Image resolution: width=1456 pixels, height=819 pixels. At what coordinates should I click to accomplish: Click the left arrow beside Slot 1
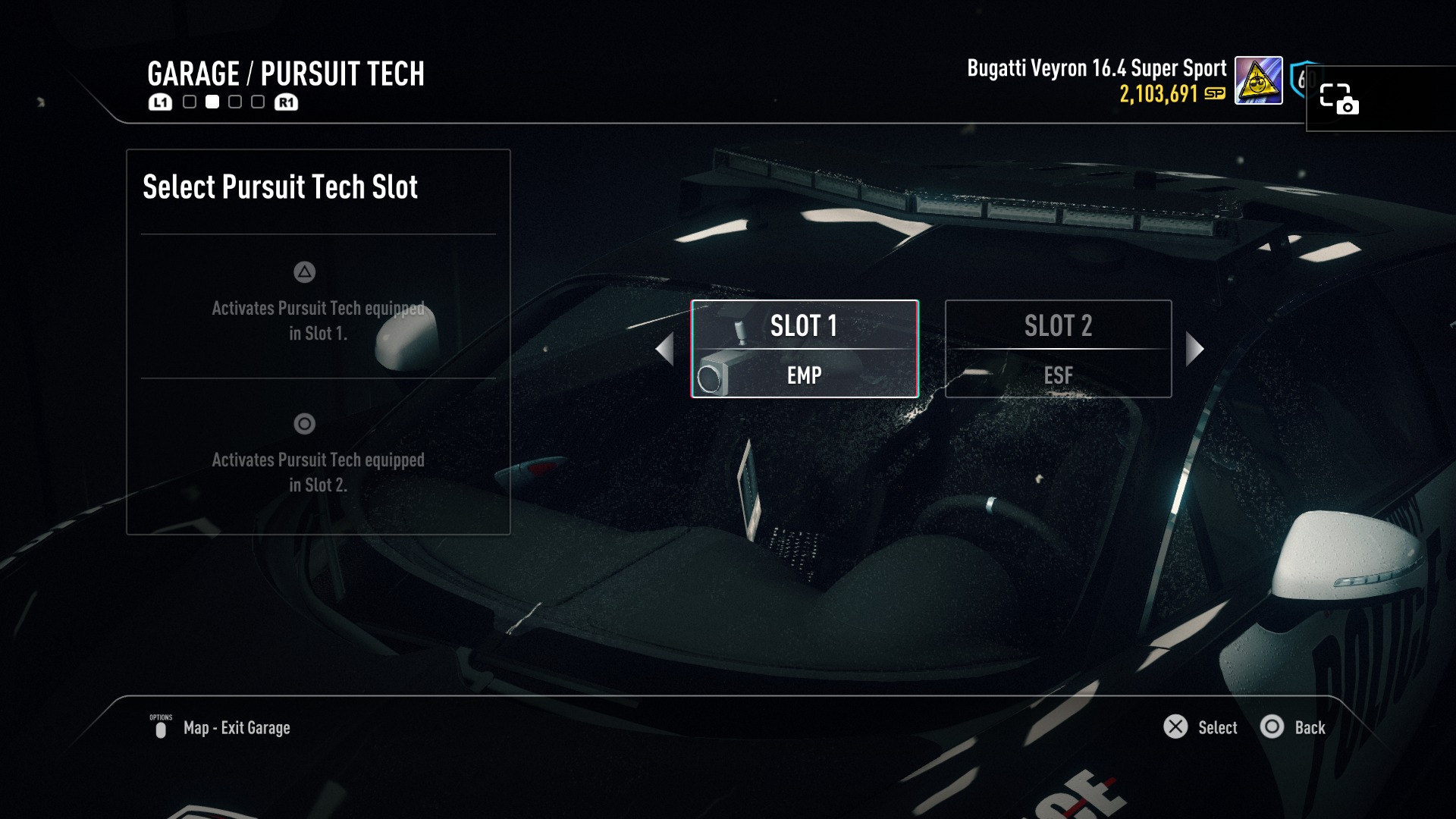665,349
